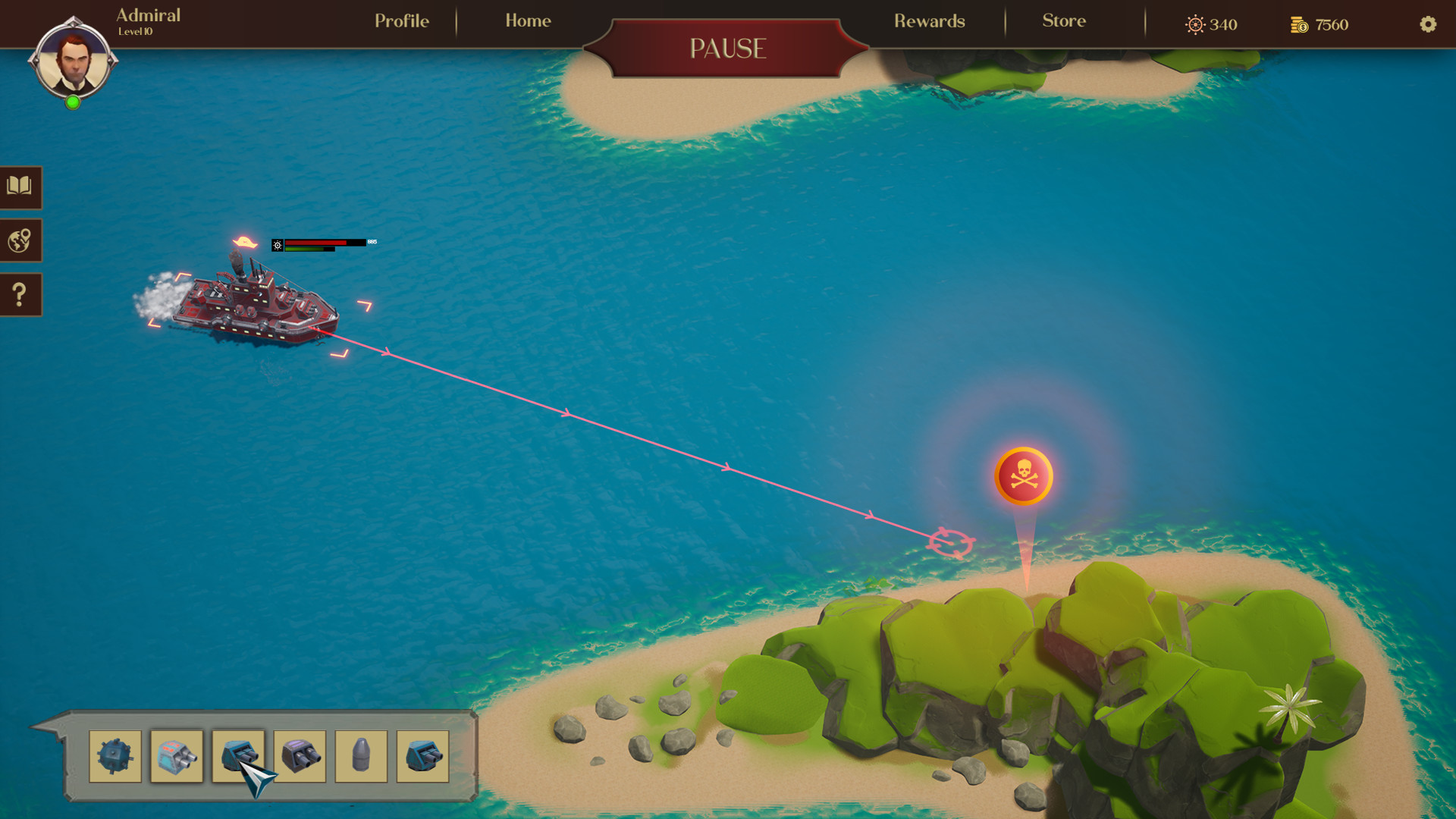The height and width of the screenshot is (819, 1456).
Task: Select the rightmost blue twin cannon
Action: coord(421,756)
